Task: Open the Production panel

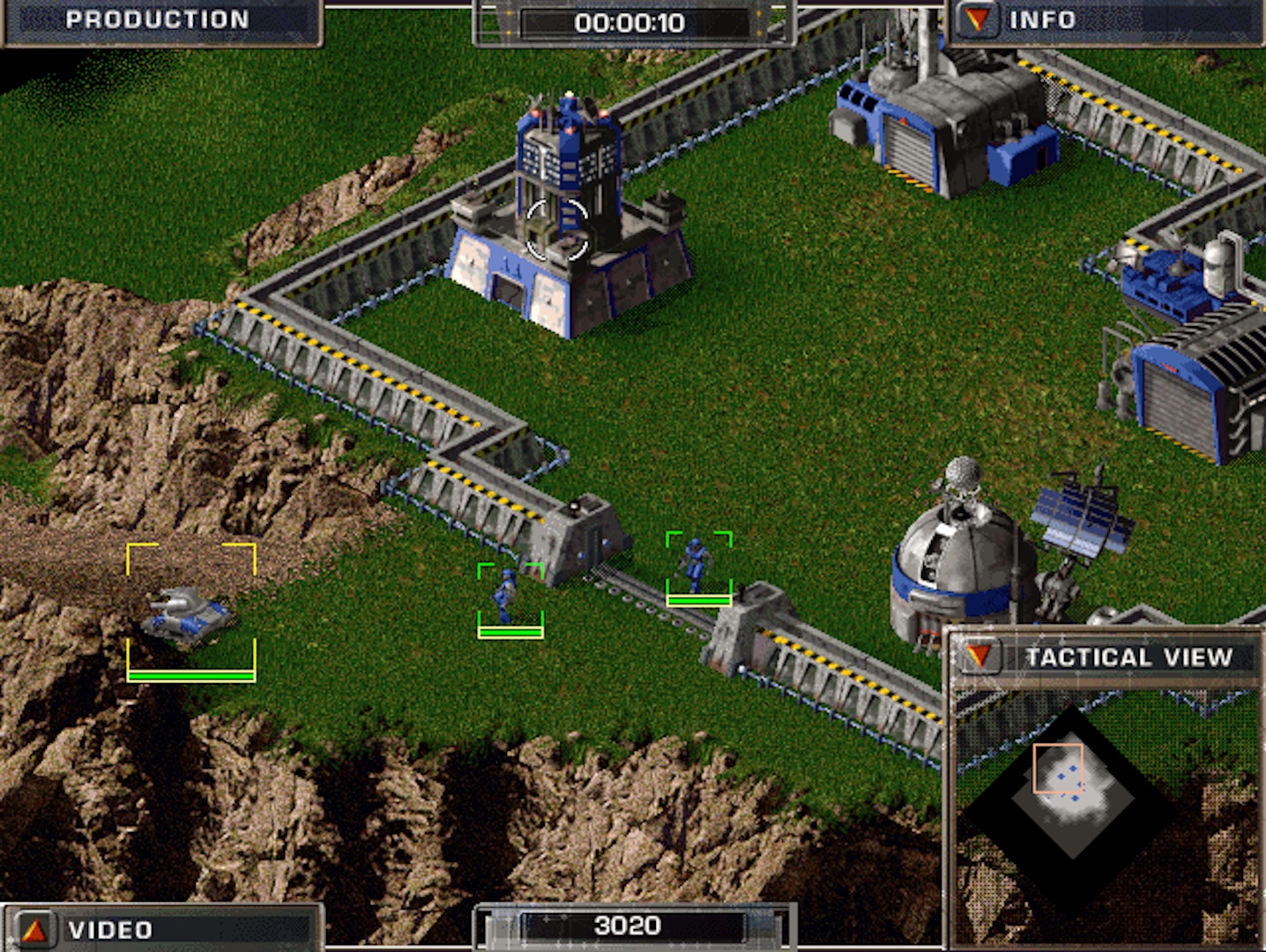Action: (159, 20)
